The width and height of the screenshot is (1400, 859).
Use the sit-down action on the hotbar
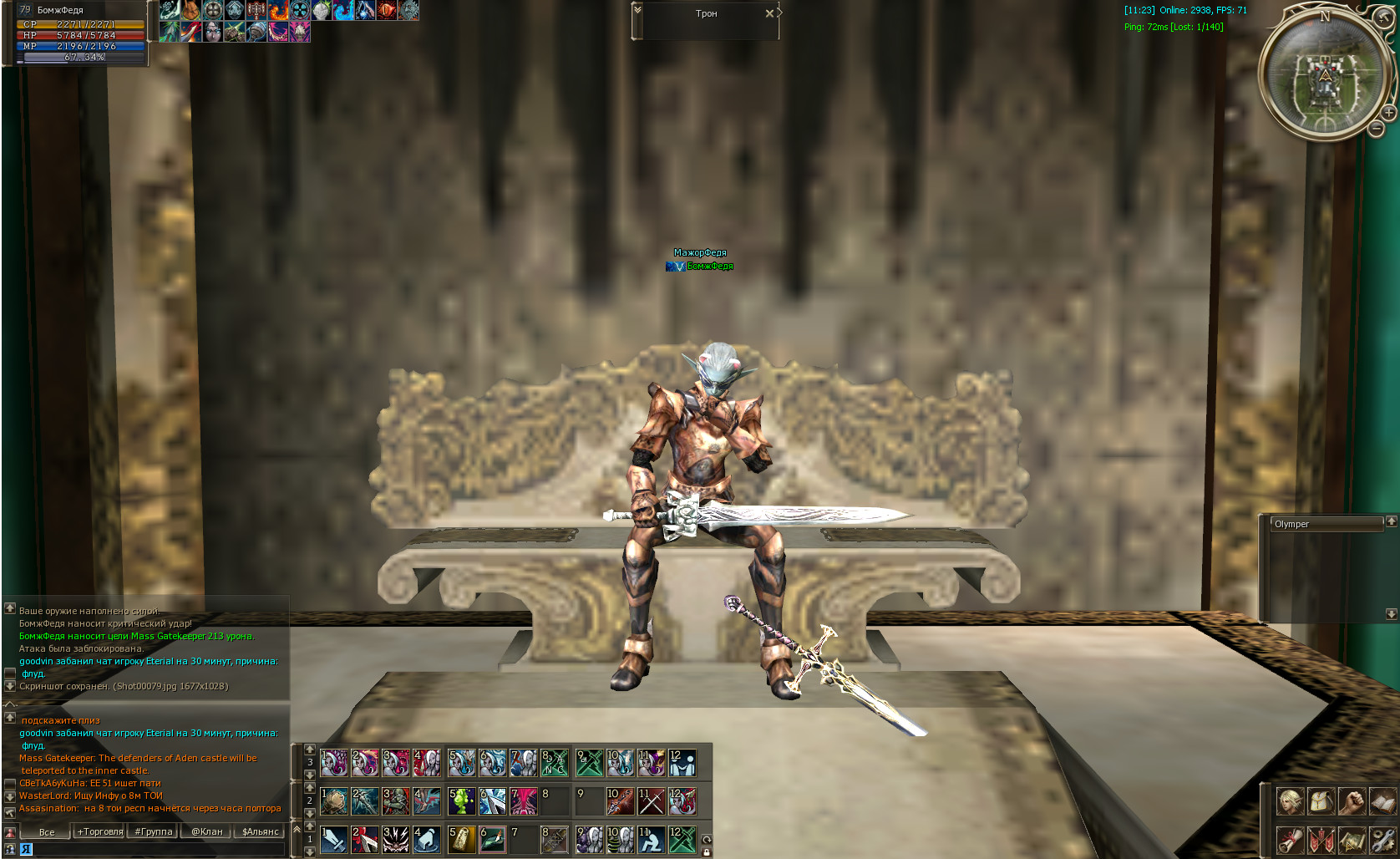pos(651,840)
